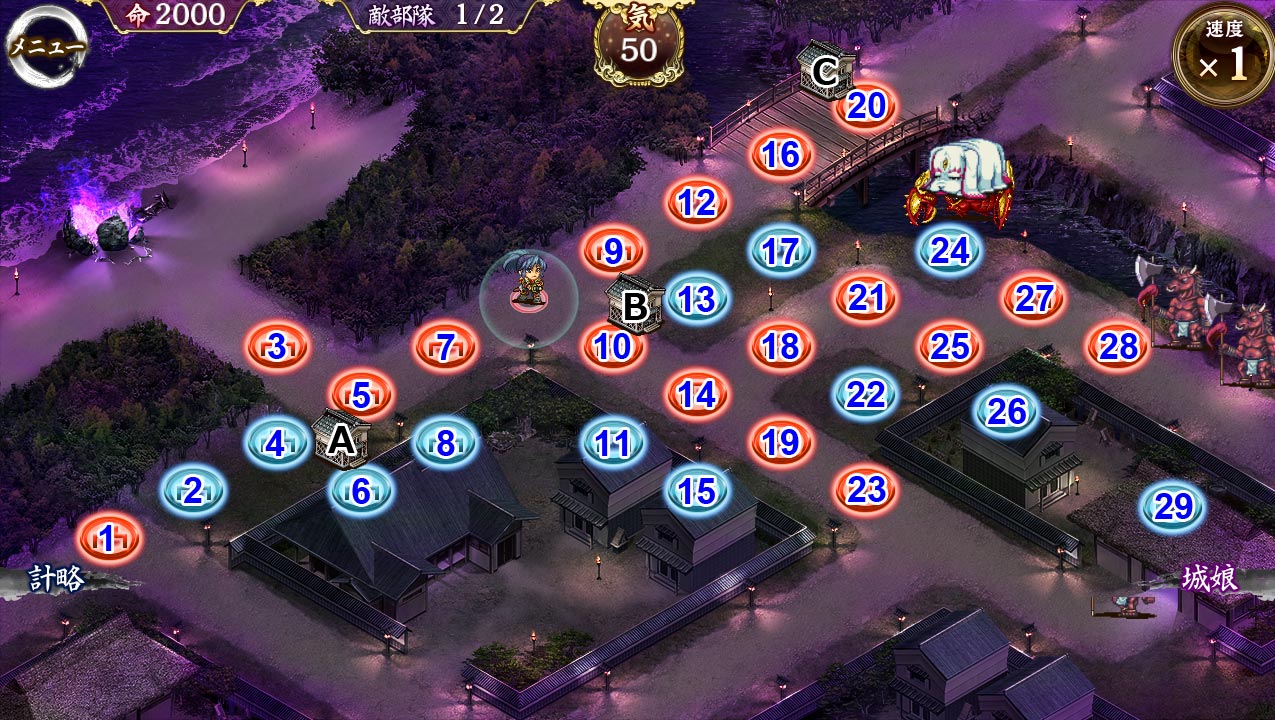The height and width of the screenshot is (720, 1275).
Task: Choose blue placement tile 29
Action: tap(1171, 508)
